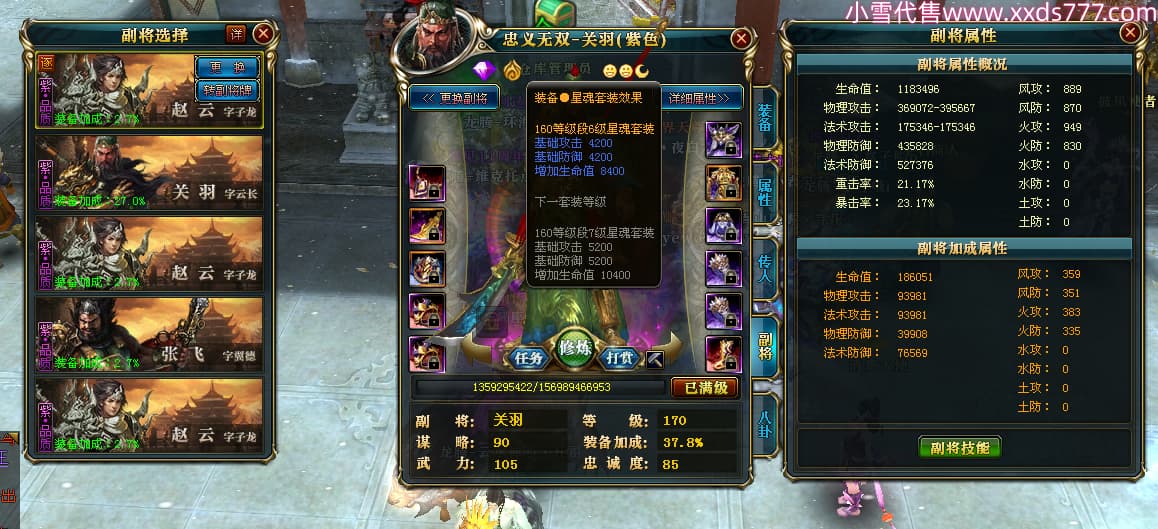Open the green 副将技能 button
Image resolution: width=1158 pixels, height=529 pixels.
(960, 447)
